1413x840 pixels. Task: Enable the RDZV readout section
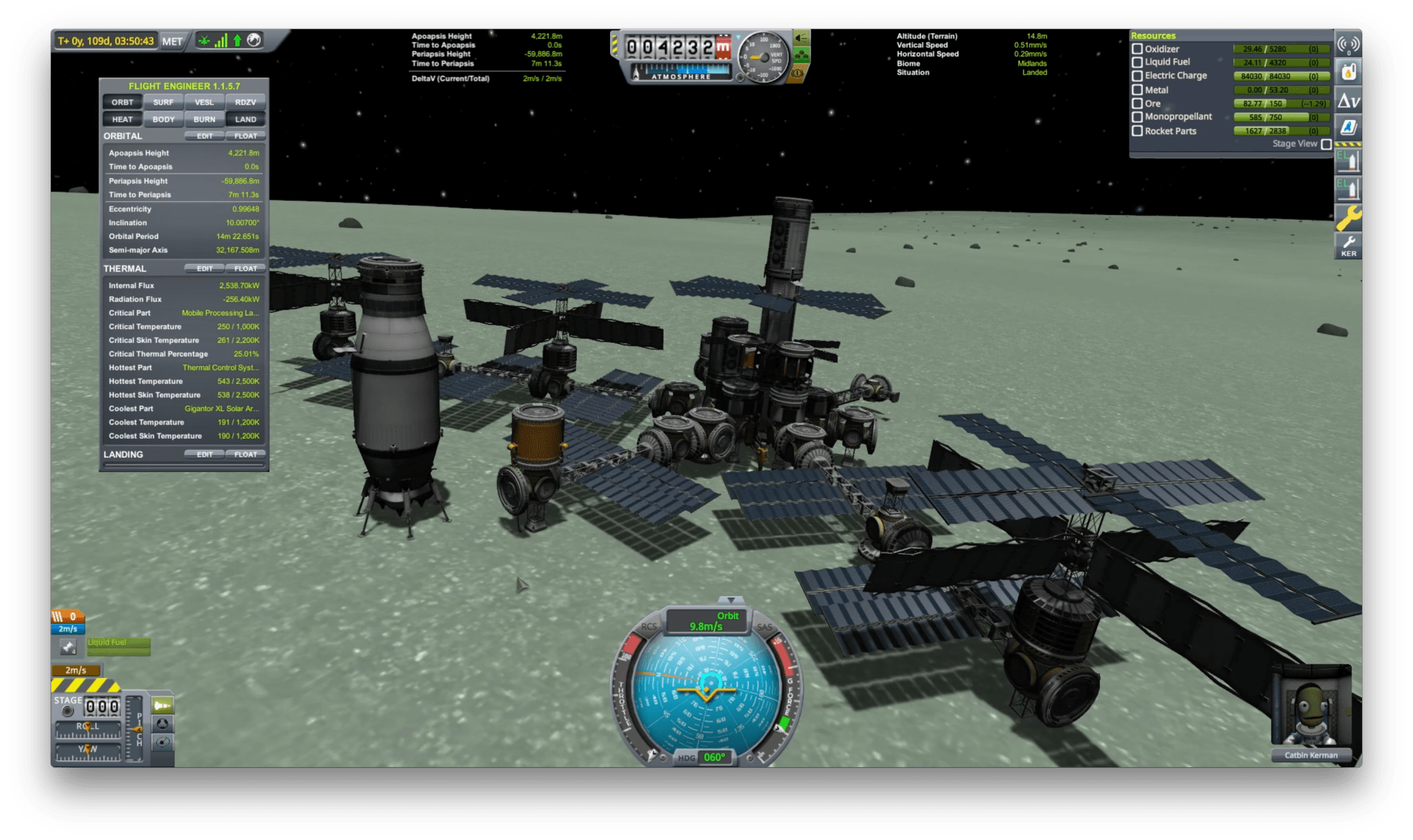click(x=245, y=102)
